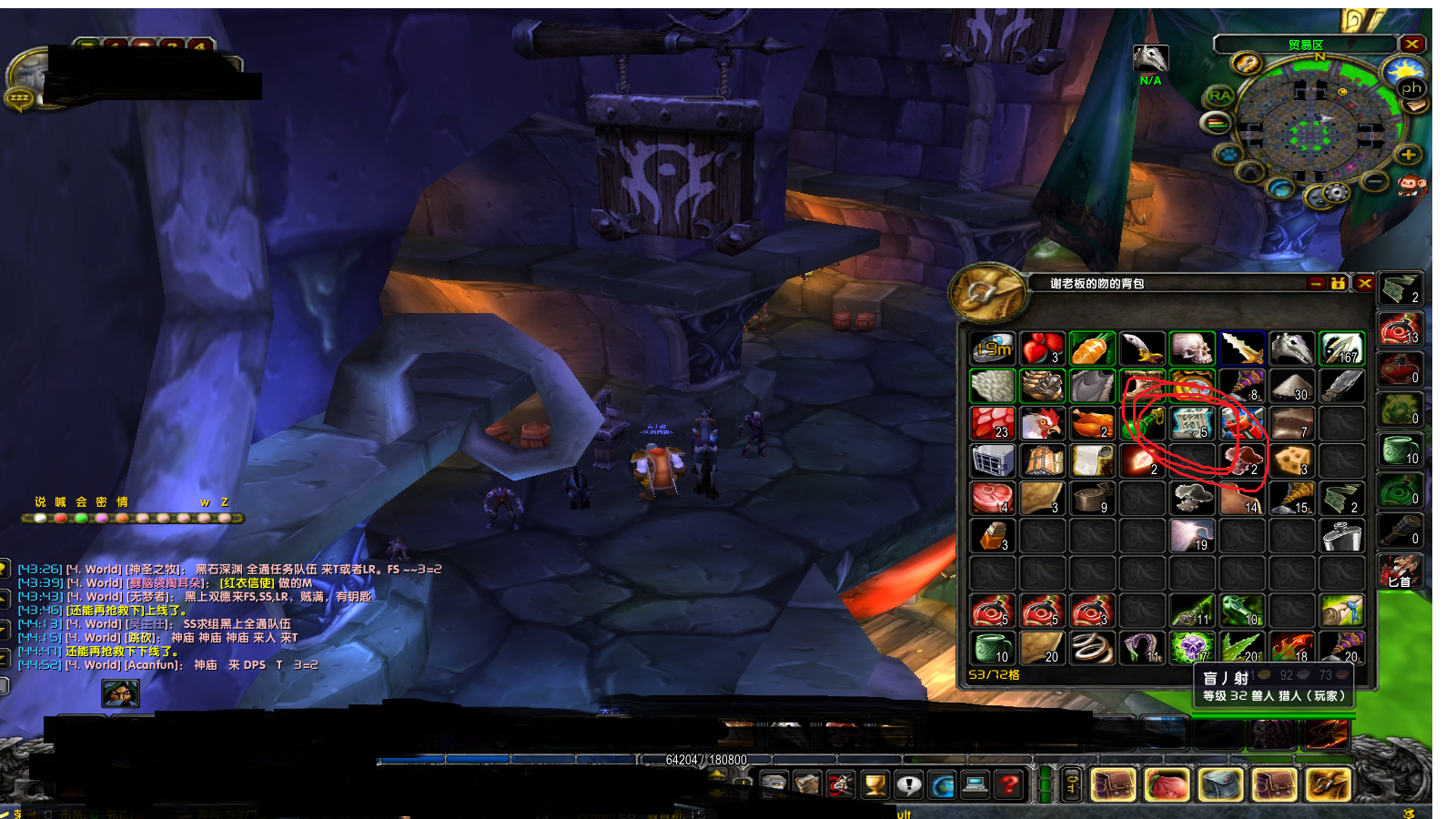1456x819 pixels.
Task: Open the key ring button
Action: 1073,784
